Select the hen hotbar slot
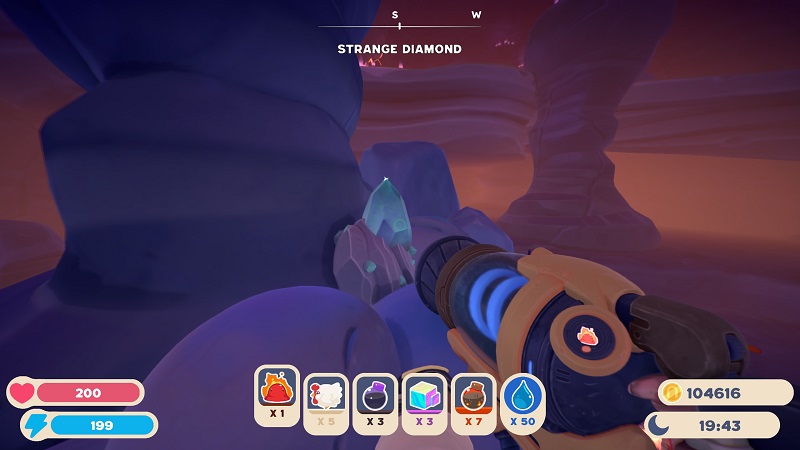 (x=326, y=398)
